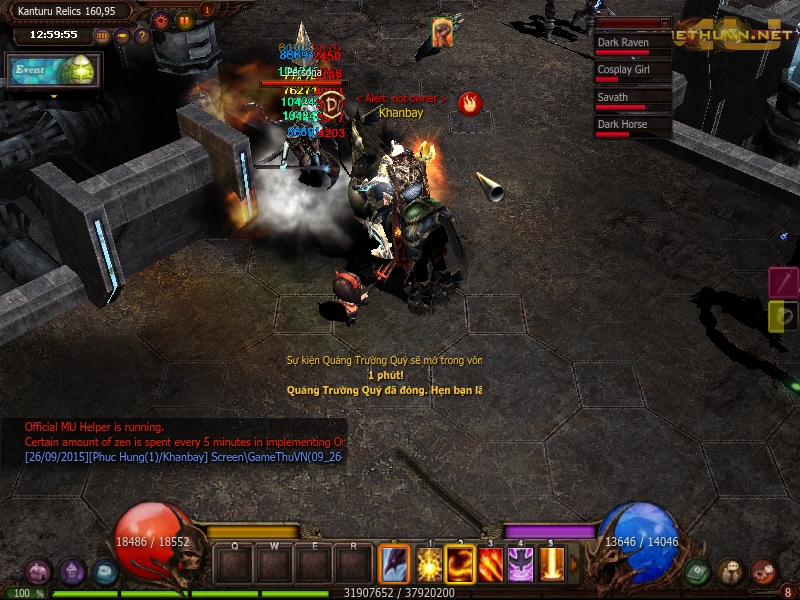This screenshot has width=800, height=600.
Task: Expand the skill bar arrow
Action: tap(574, 566)
